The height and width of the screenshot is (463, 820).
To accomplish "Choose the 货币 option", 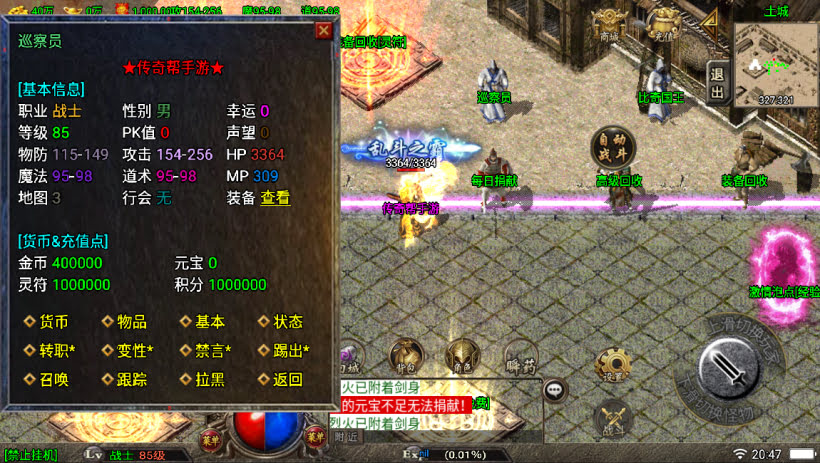I will click(53, 322).
